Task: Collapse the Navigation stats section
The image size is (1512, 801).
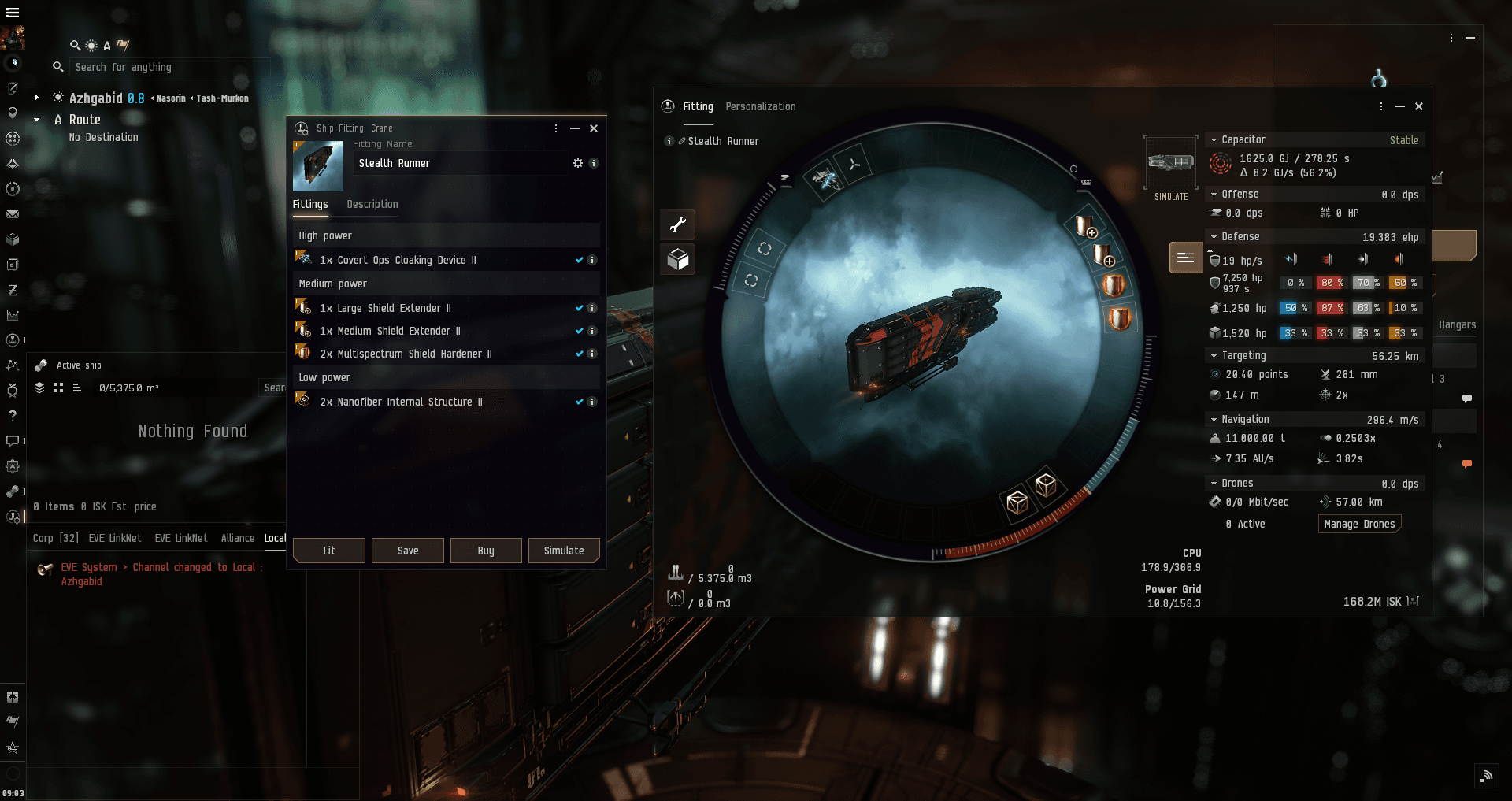Action: pos(1214,419)
